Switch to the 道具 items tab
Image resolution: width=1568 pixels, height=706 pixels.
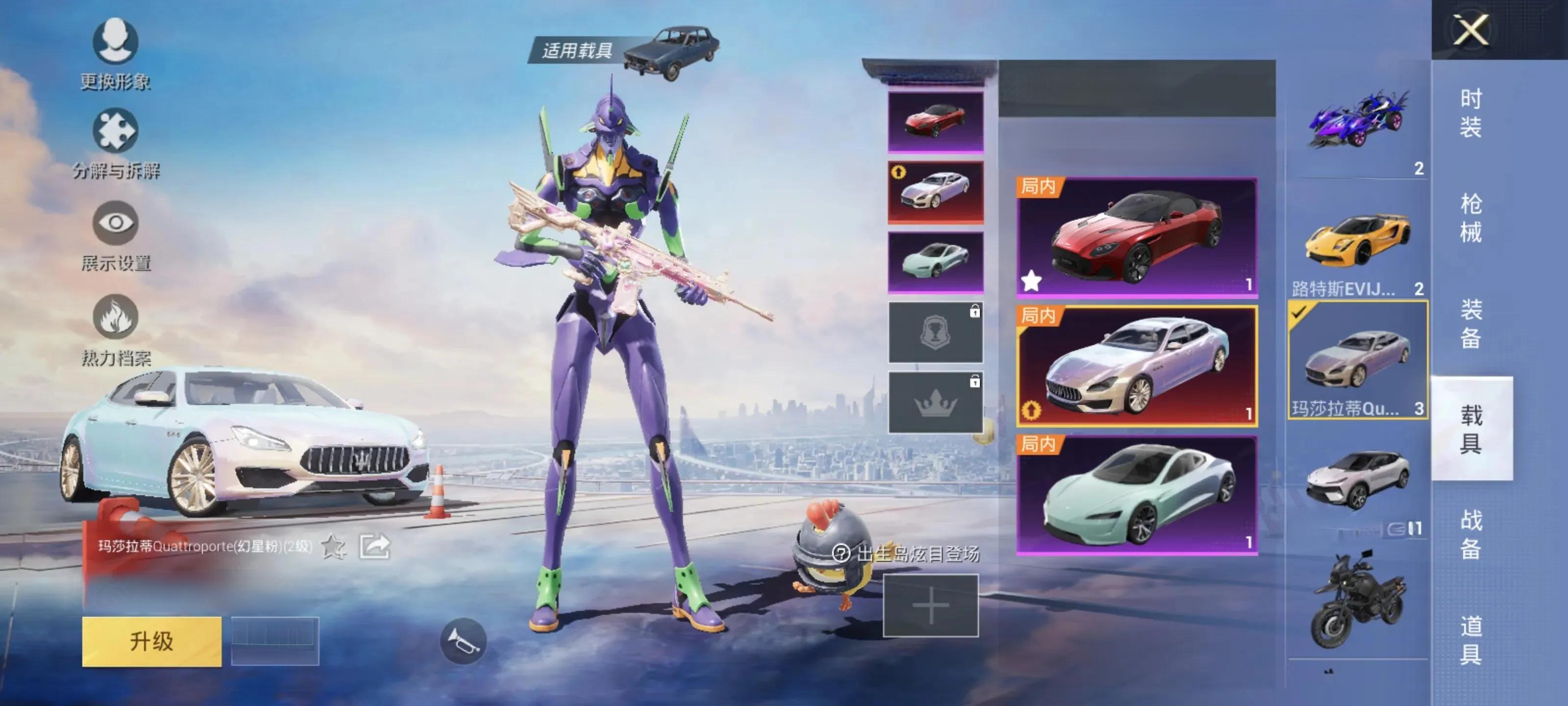click(1470, 640)
